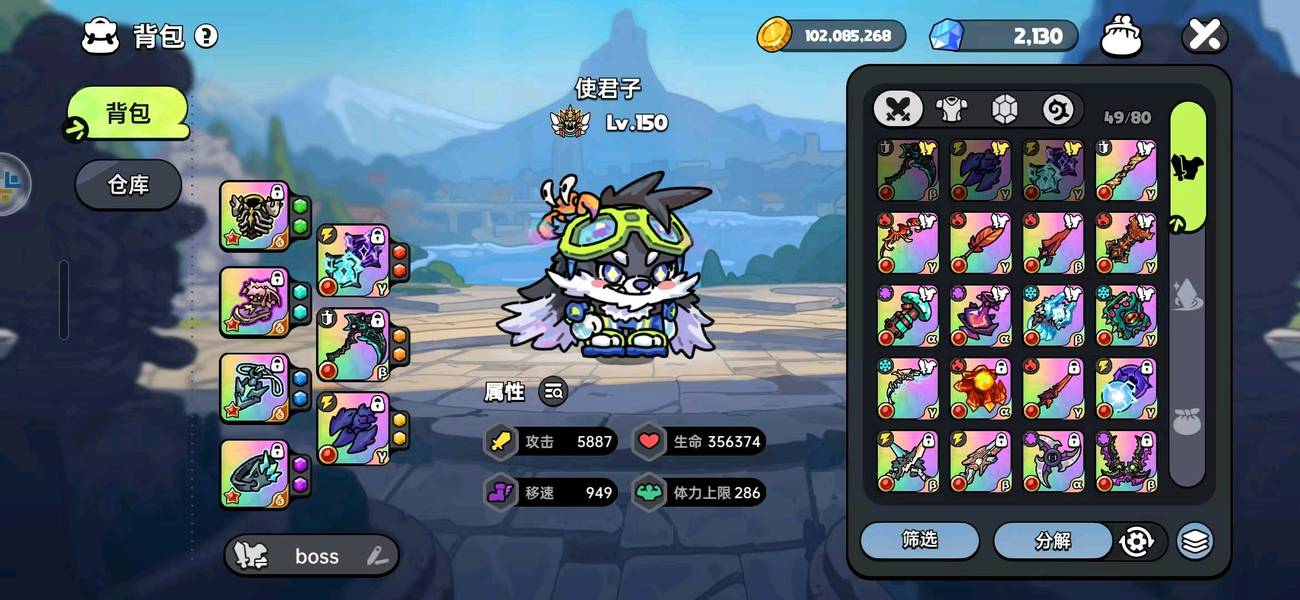Select the gem category tab

[x=1004, y=109]
